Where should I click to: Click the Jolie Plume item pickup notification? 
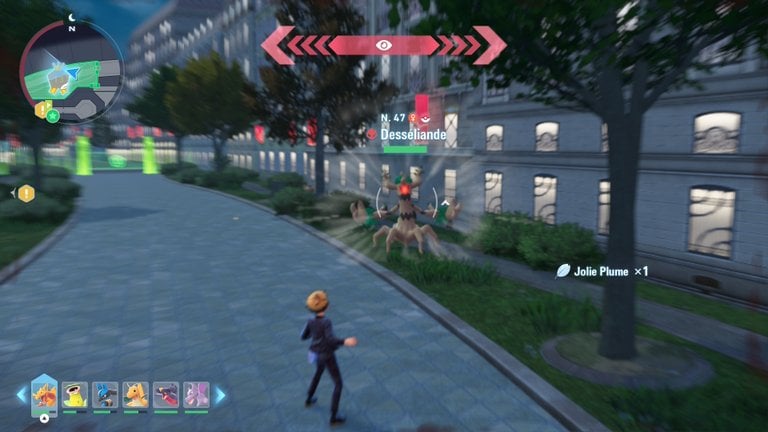(x=603, y=271)
